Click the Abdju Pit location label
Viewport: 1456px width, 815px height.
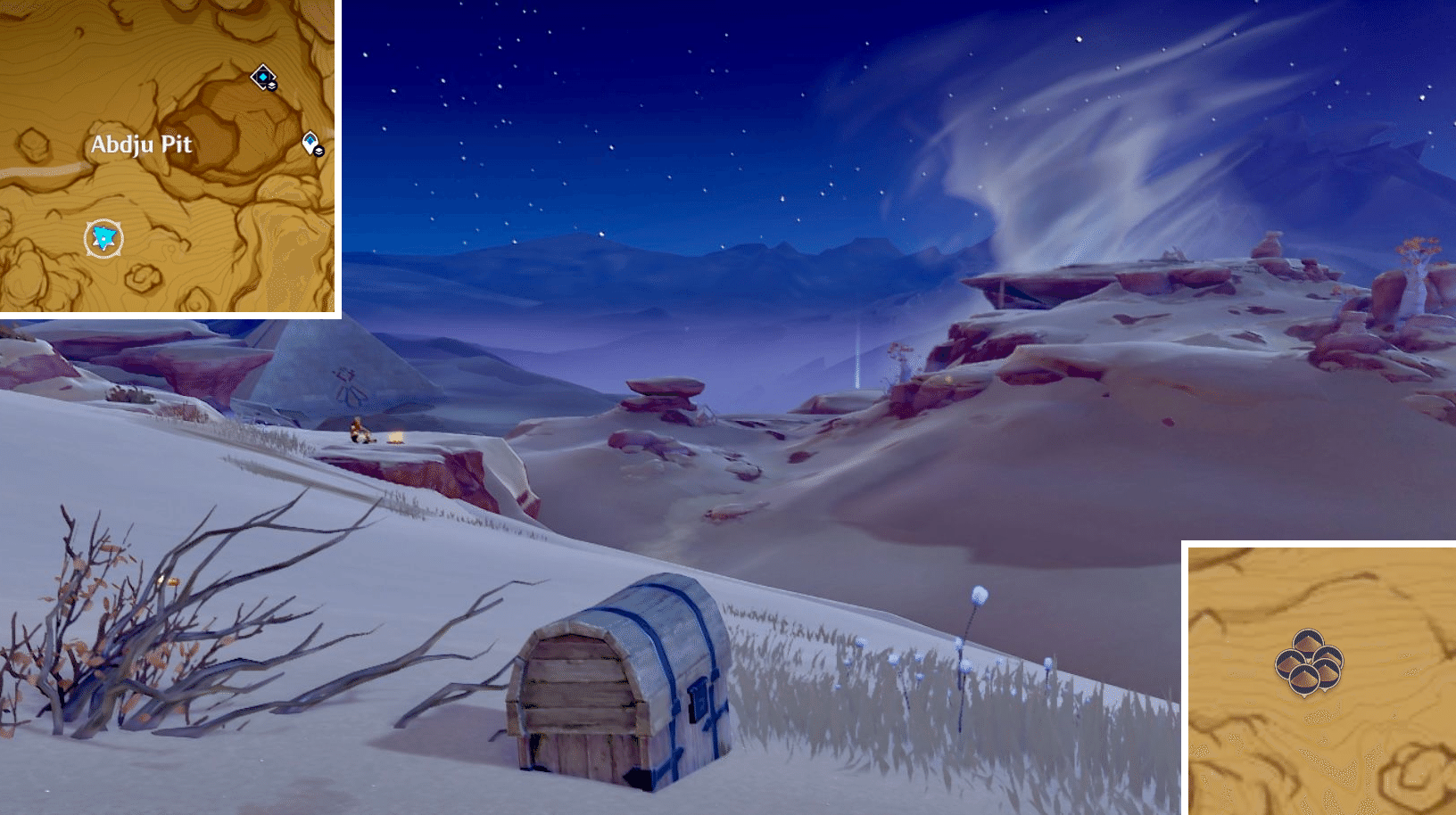[x=143, y=144]
